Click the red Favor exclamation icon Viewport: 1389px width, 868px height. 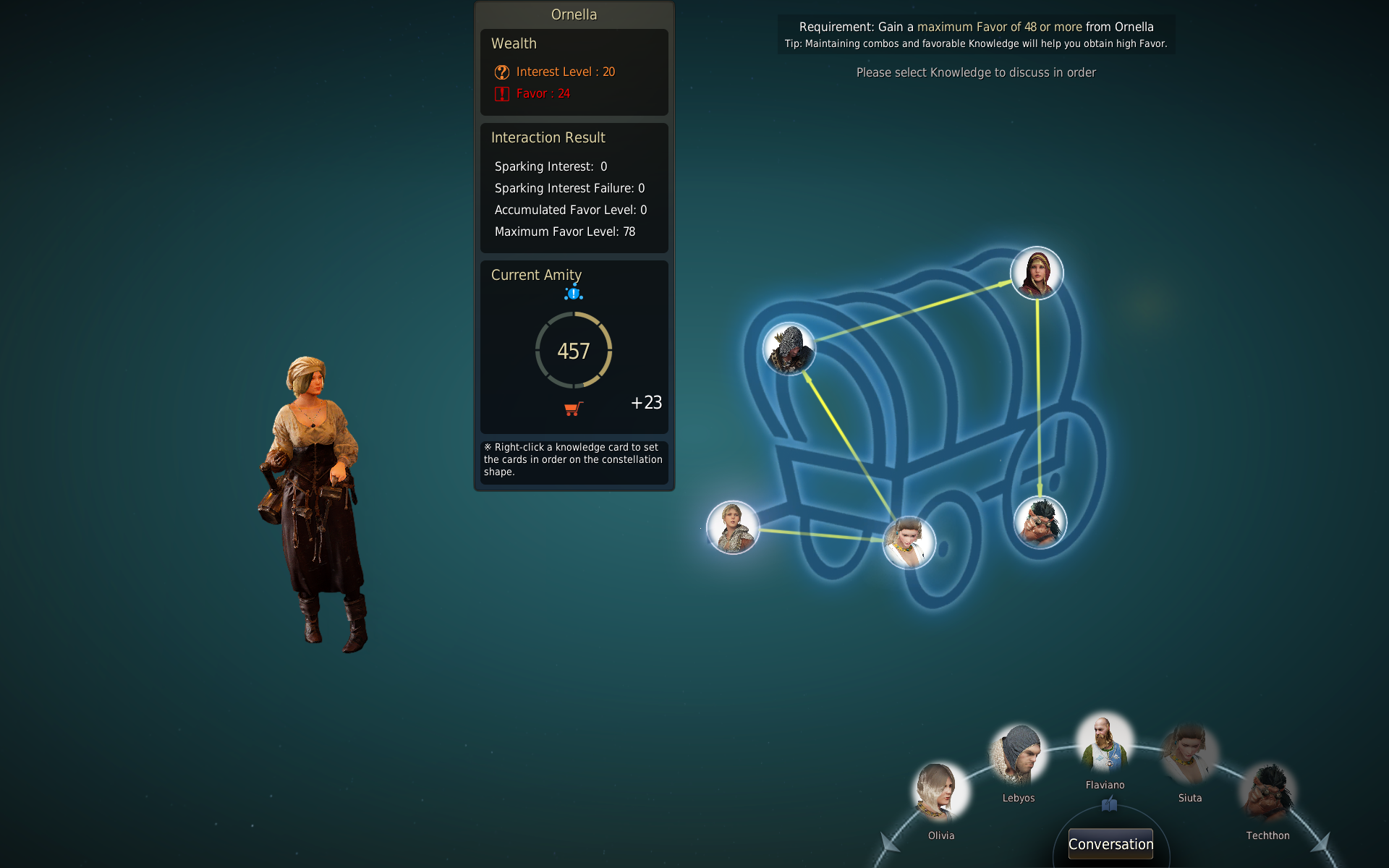502,94
